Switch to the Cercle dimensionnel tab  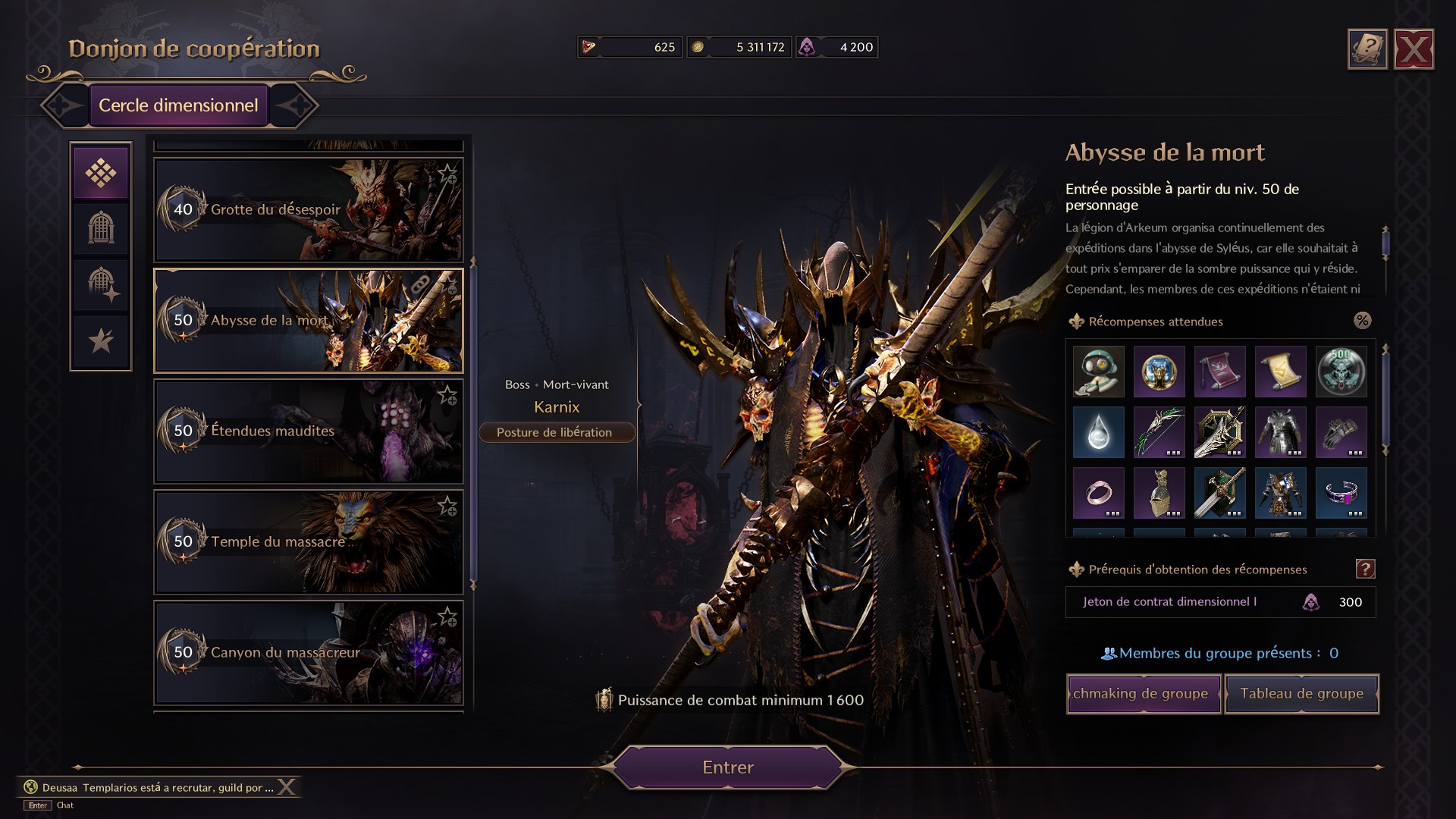[179, 105]
